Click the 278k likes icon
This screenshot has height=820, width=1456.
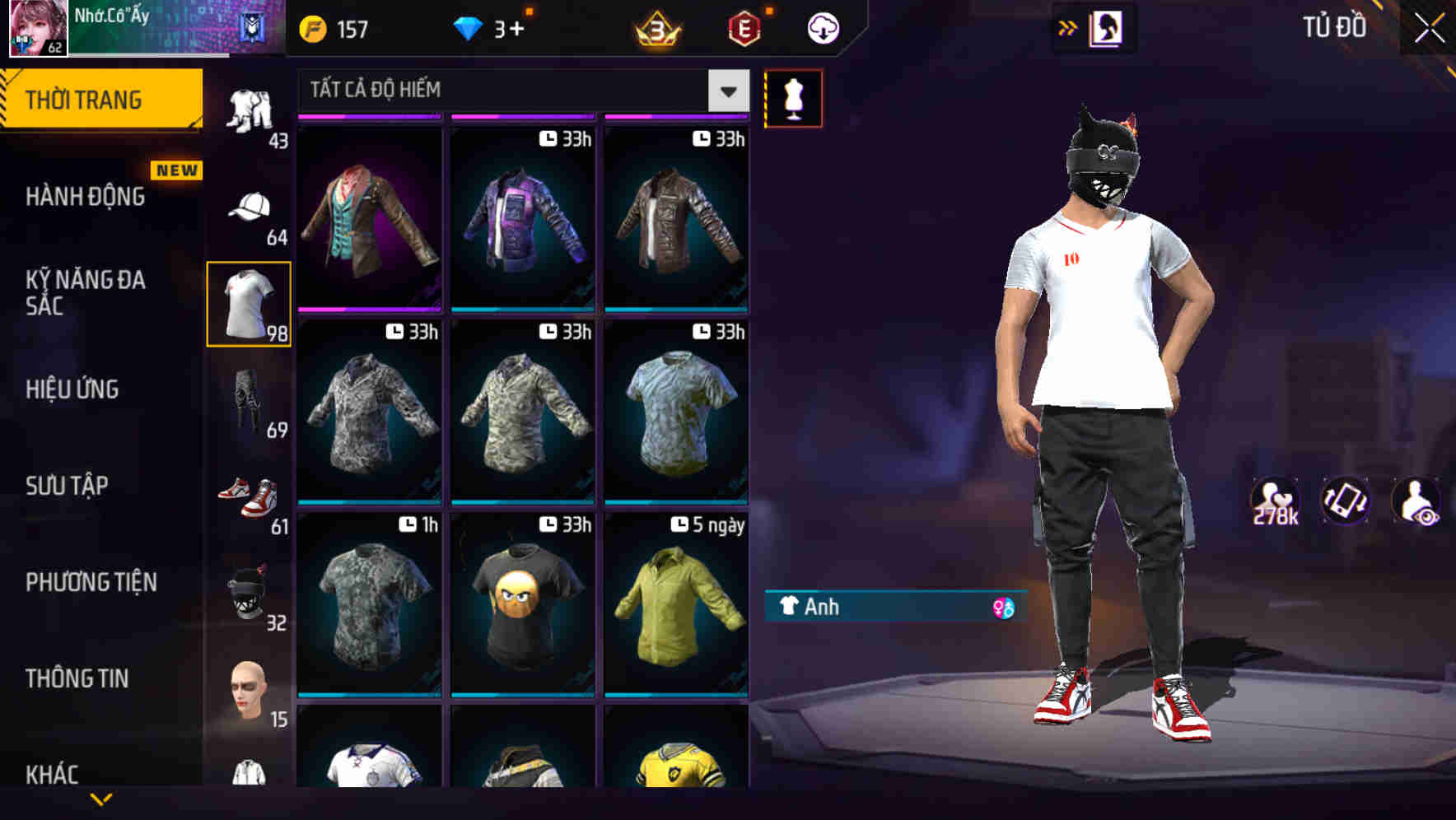(x=1275, y=501)
